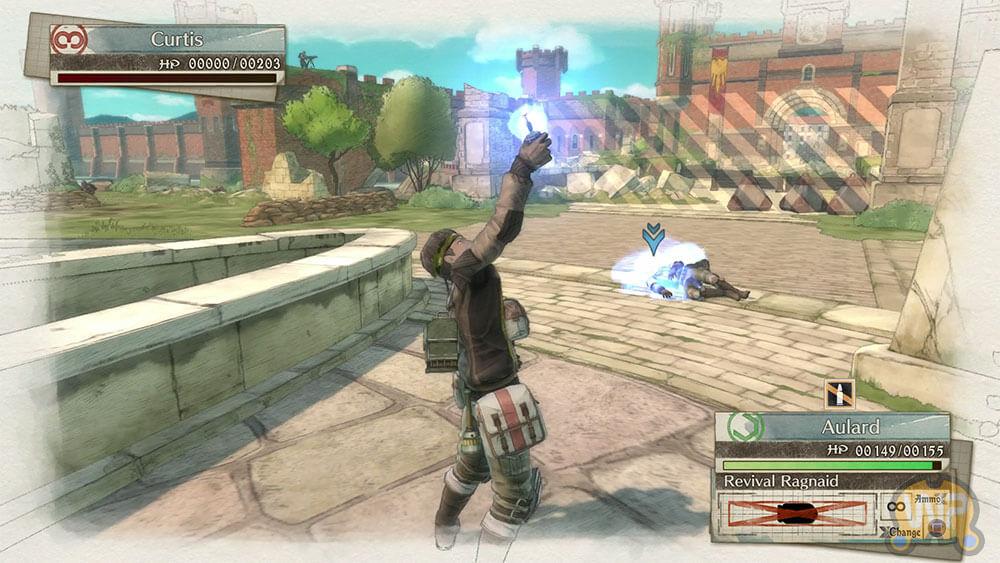Select the crossed-out ammo status icon above Aulard
This screenshot has height=563, width=1000.
click(x=838, y=392)
